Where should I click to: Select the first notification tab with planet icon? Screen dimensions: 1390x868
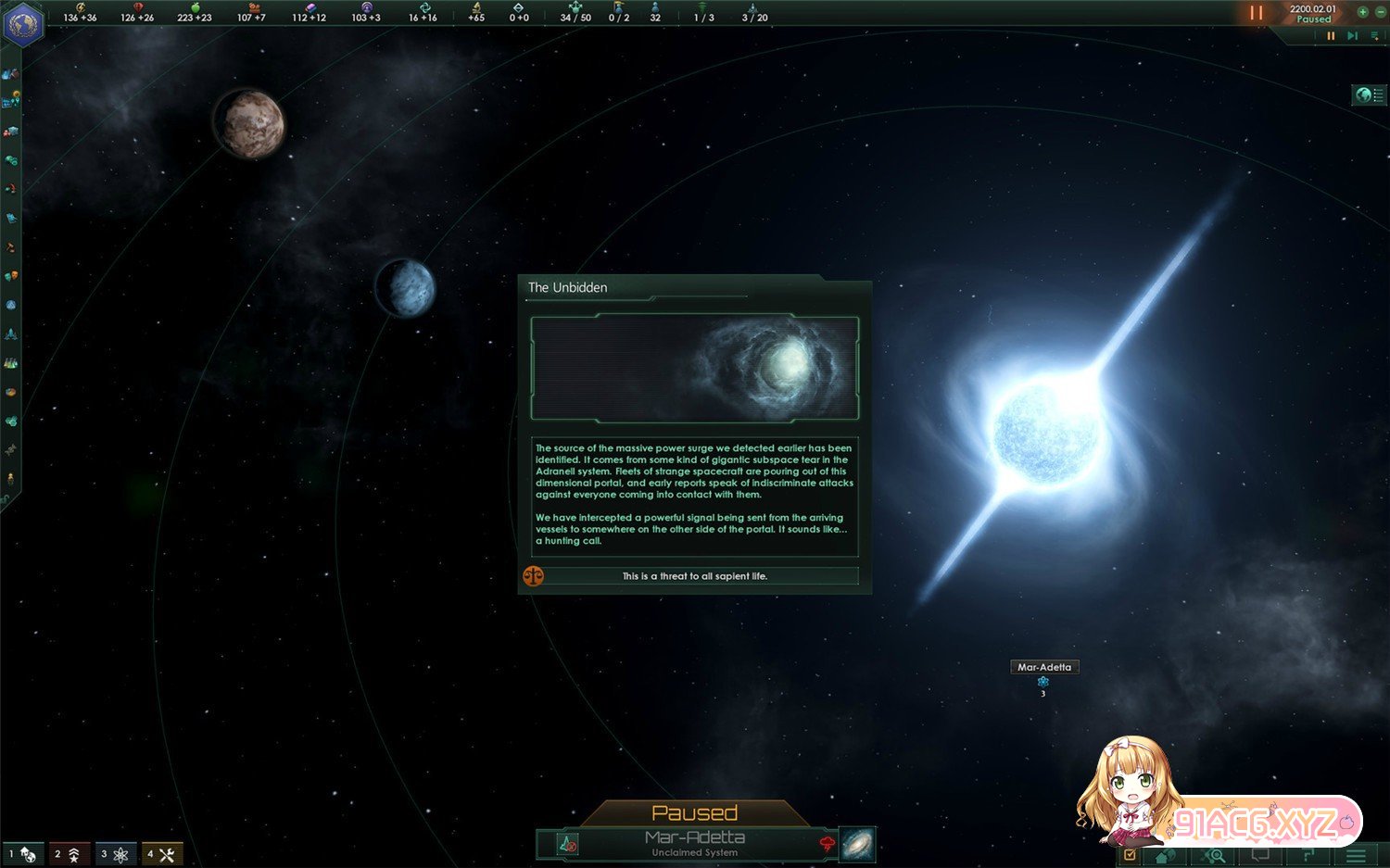point(24,854)
